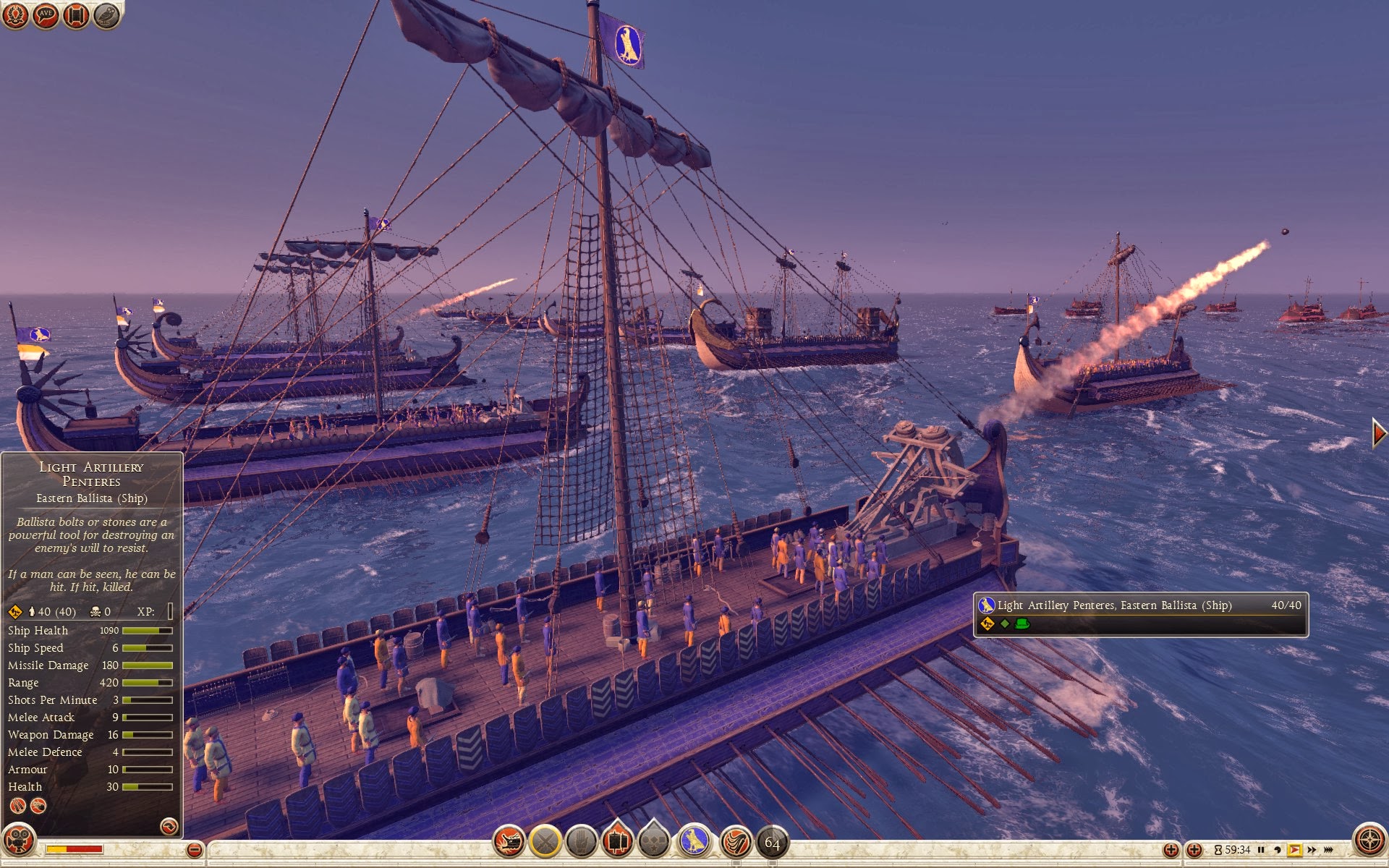The height and width of the screenshot is (868, 1389).
Task: Set battle speed to triple fast forward
Action: 1328,850
